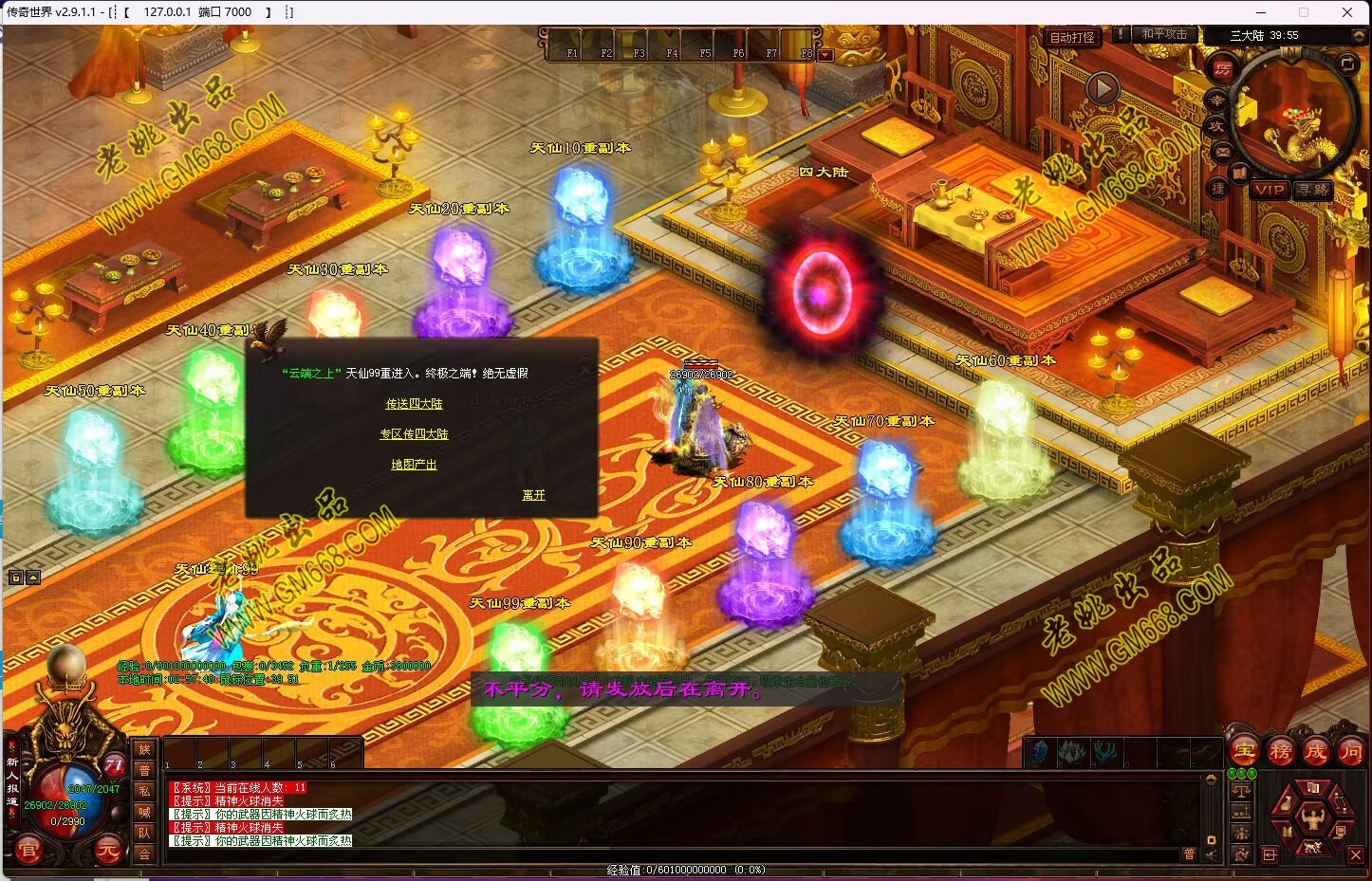Show the 榜 rankings orb
The width and height of the screenshot is (1372, 881).
[x=1281, y=752]
